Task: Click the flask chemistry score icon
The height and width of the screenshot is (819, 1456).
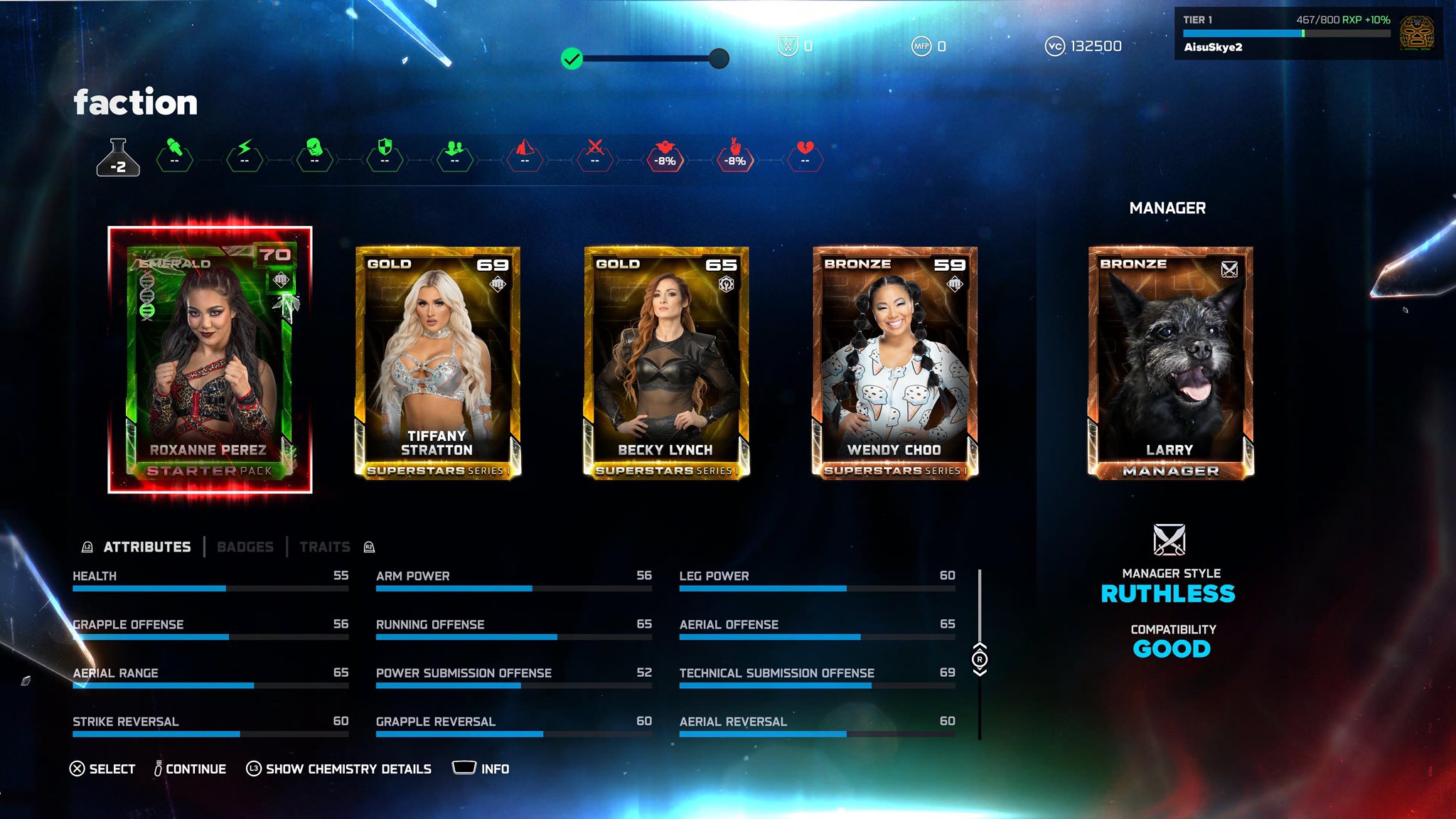Action: point(118,158)
